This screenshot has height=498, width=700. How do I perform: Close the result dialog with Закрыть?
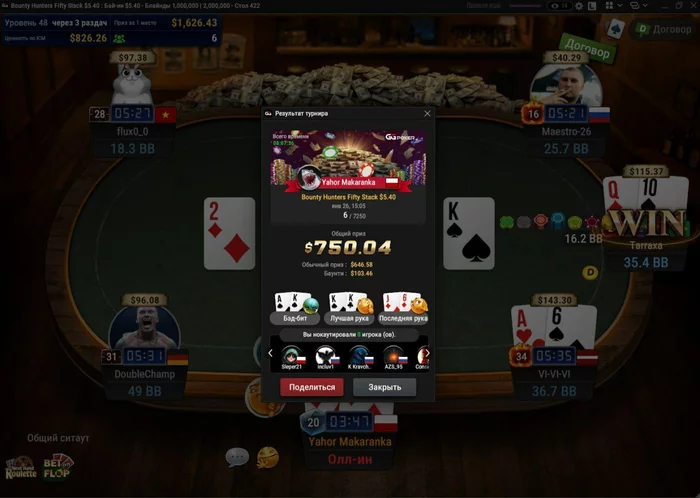click(x=384, y=387)
